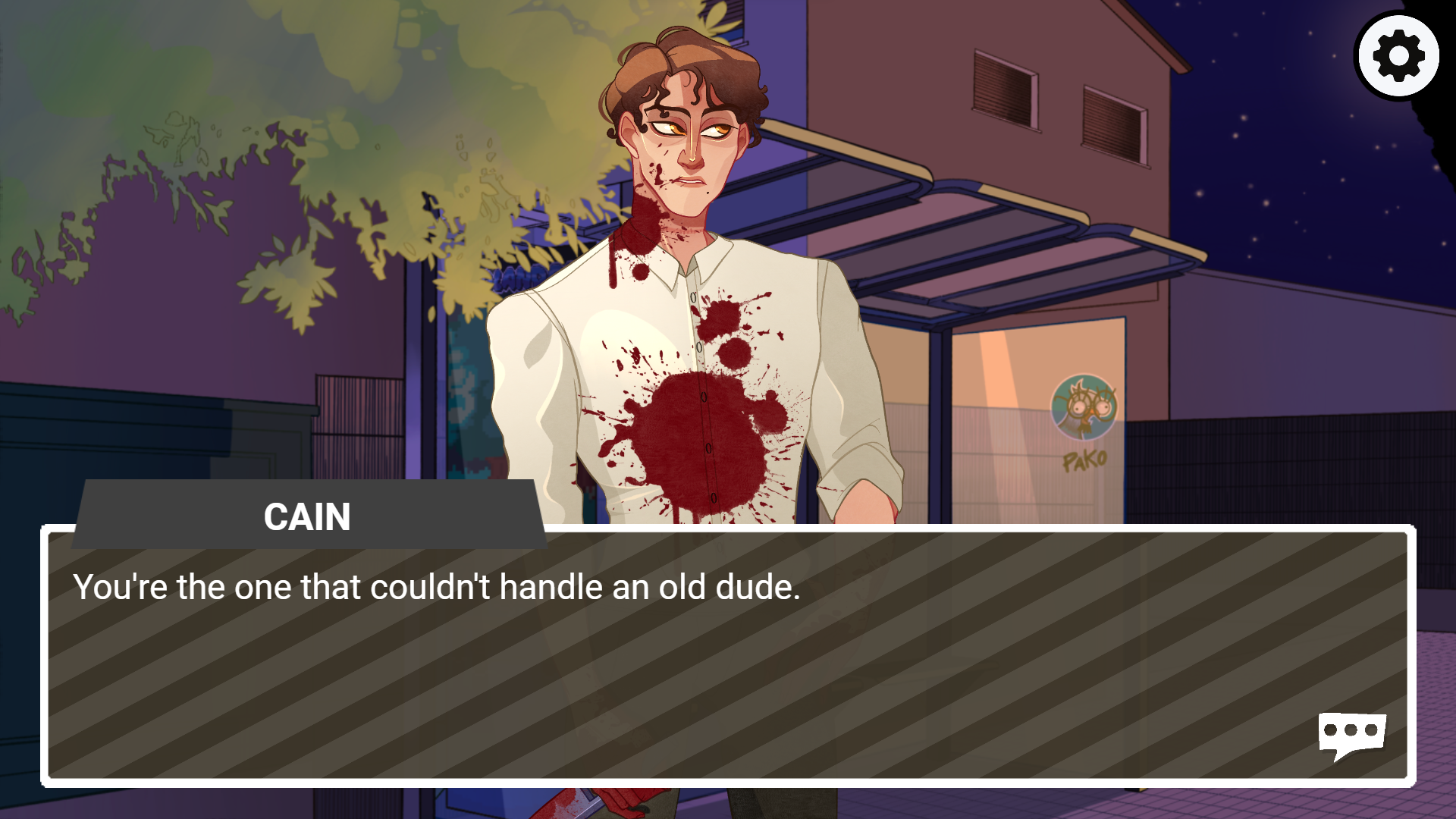Click the speech bubble icon to view dialogue history
The width and height of the screenshot is (1456, 819).
1353,733
